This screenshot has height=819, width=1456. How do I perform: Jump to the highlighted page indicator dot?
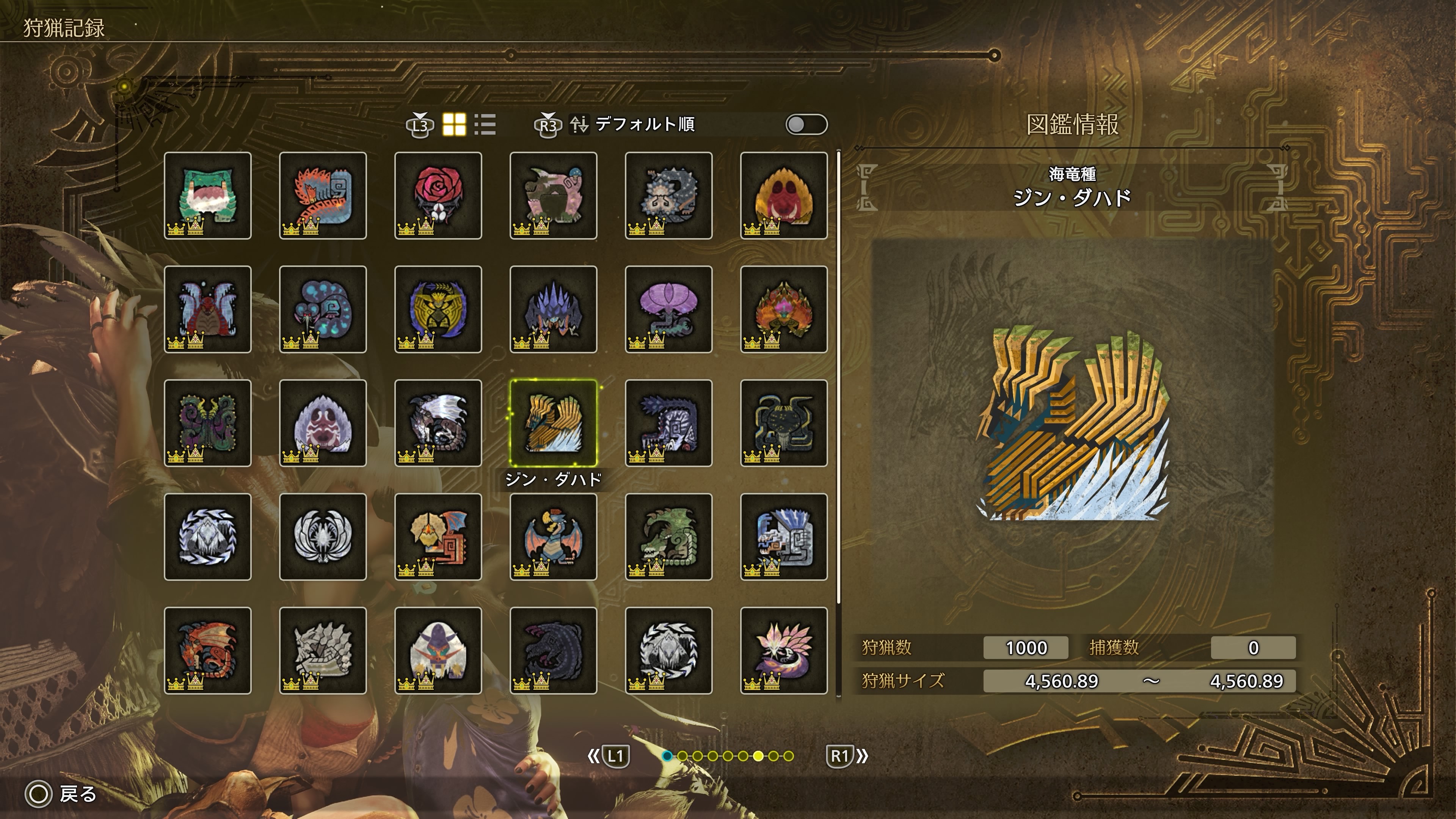[758, 756]
